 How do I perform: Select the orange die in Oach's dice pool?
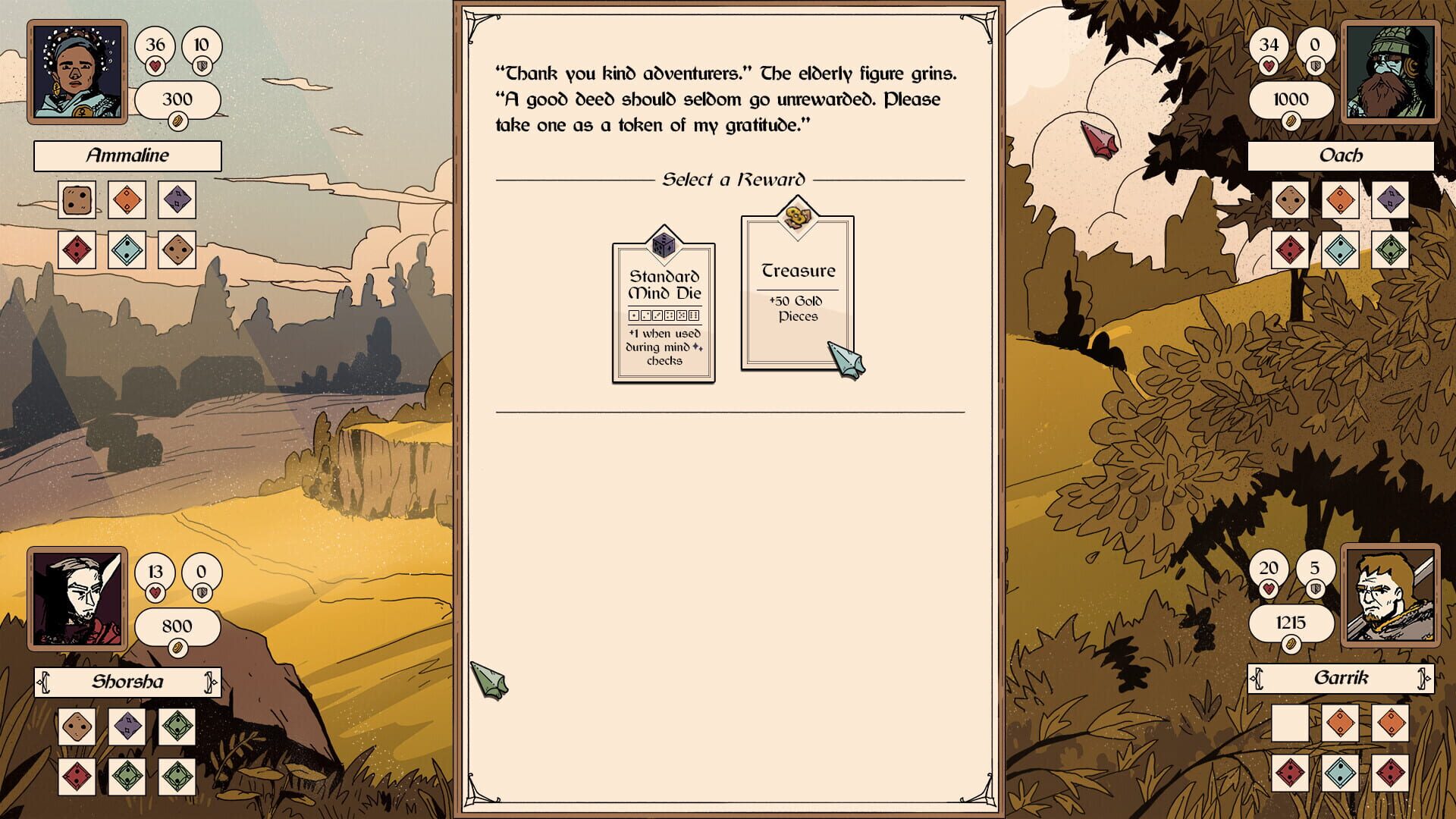point(1341,200)
